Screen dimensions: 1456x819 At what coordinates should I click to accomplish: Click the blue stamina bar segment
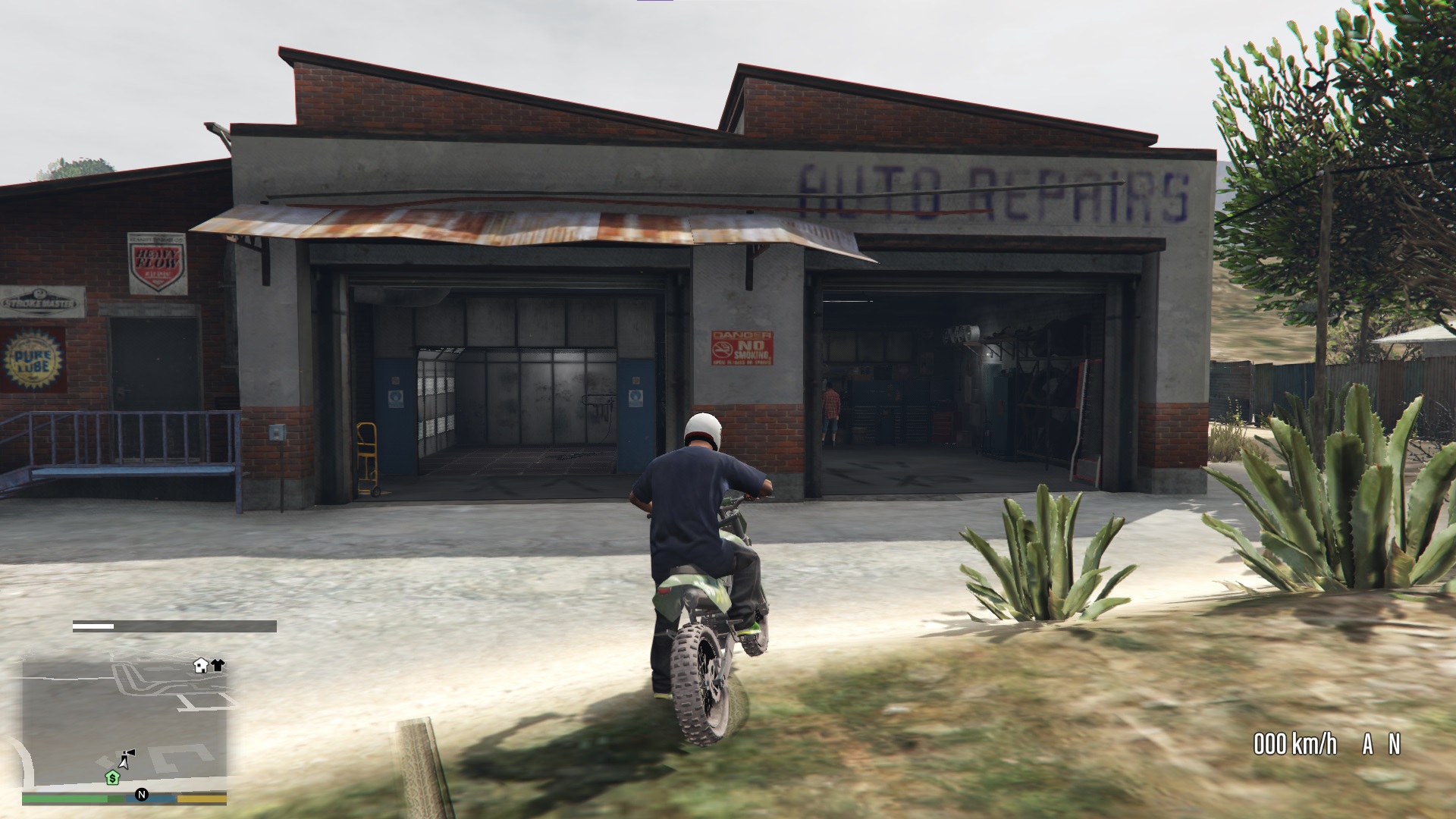tap(161, 797)
